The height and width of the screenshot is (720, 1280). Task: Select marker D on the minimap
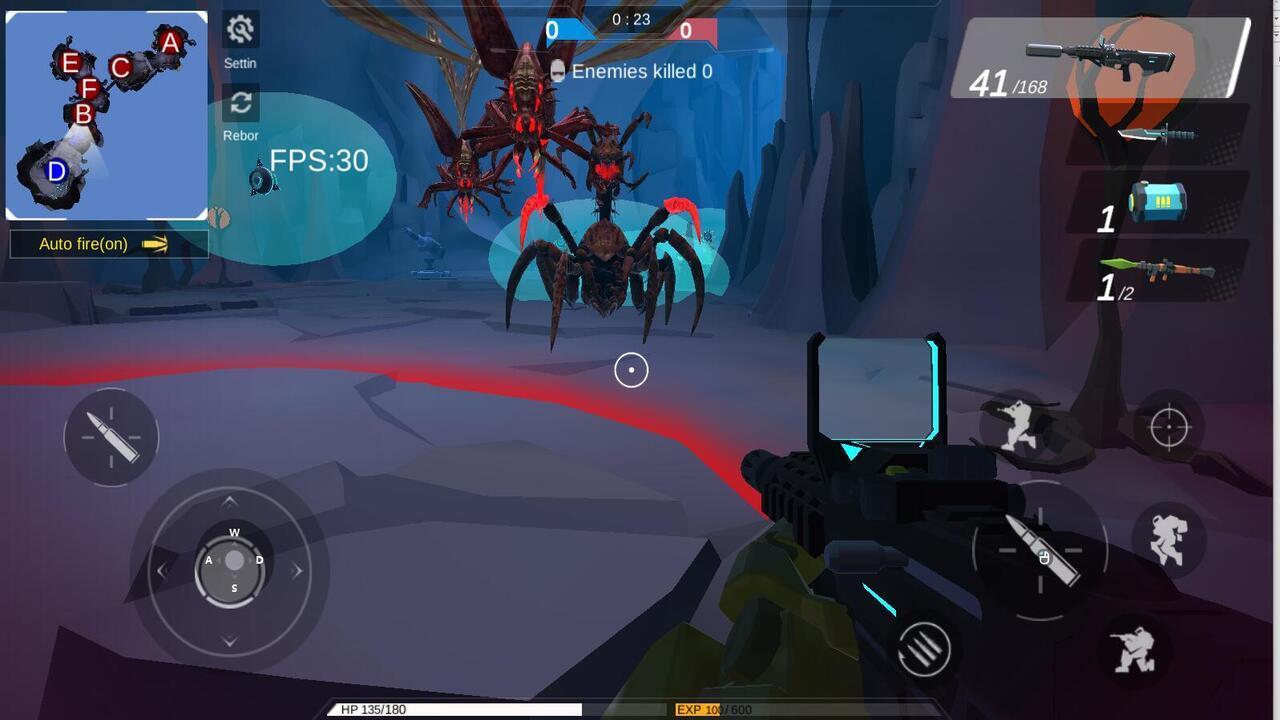(54, 170)
